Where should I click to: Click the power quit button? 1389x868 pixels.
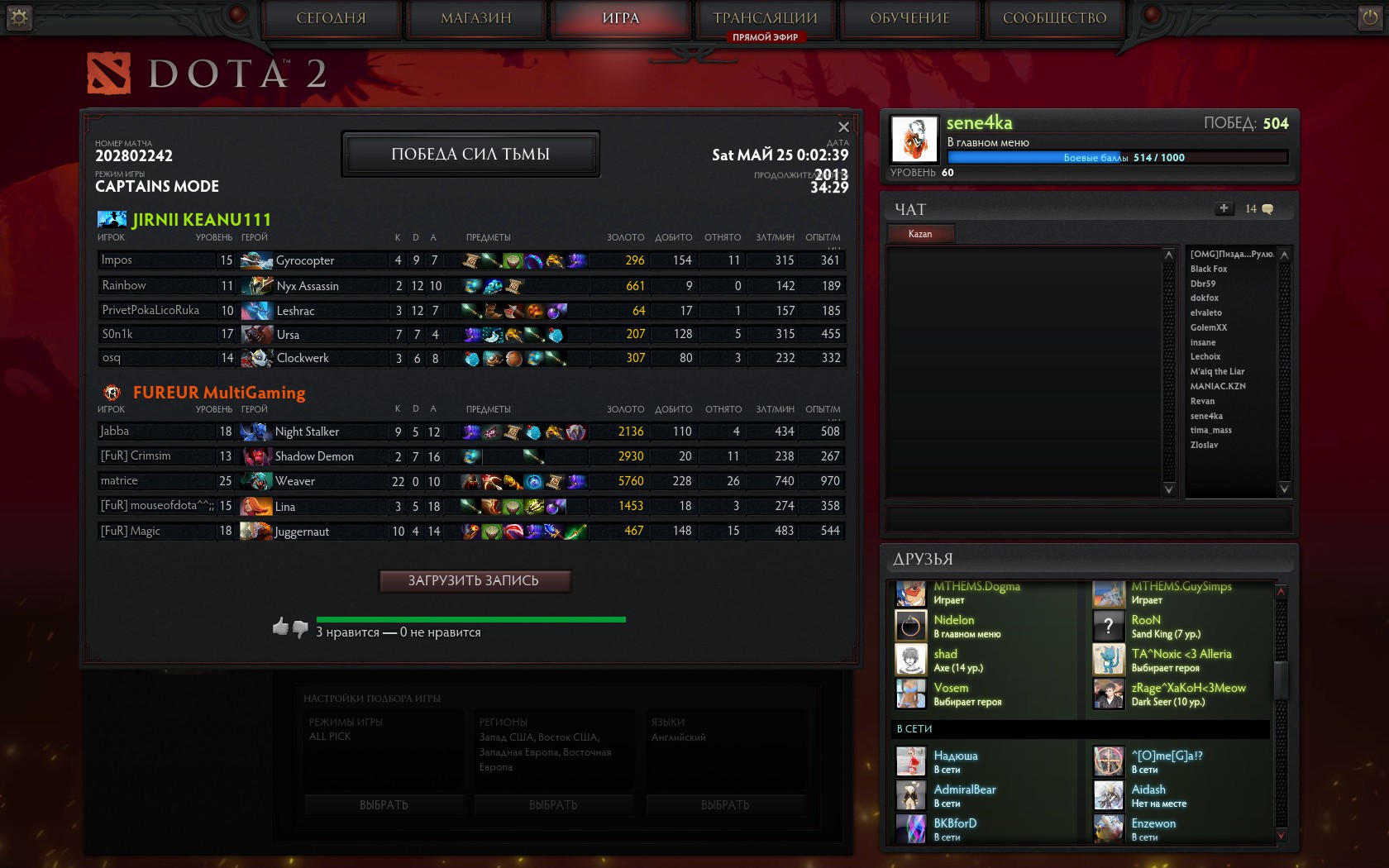click(1370, 17)
